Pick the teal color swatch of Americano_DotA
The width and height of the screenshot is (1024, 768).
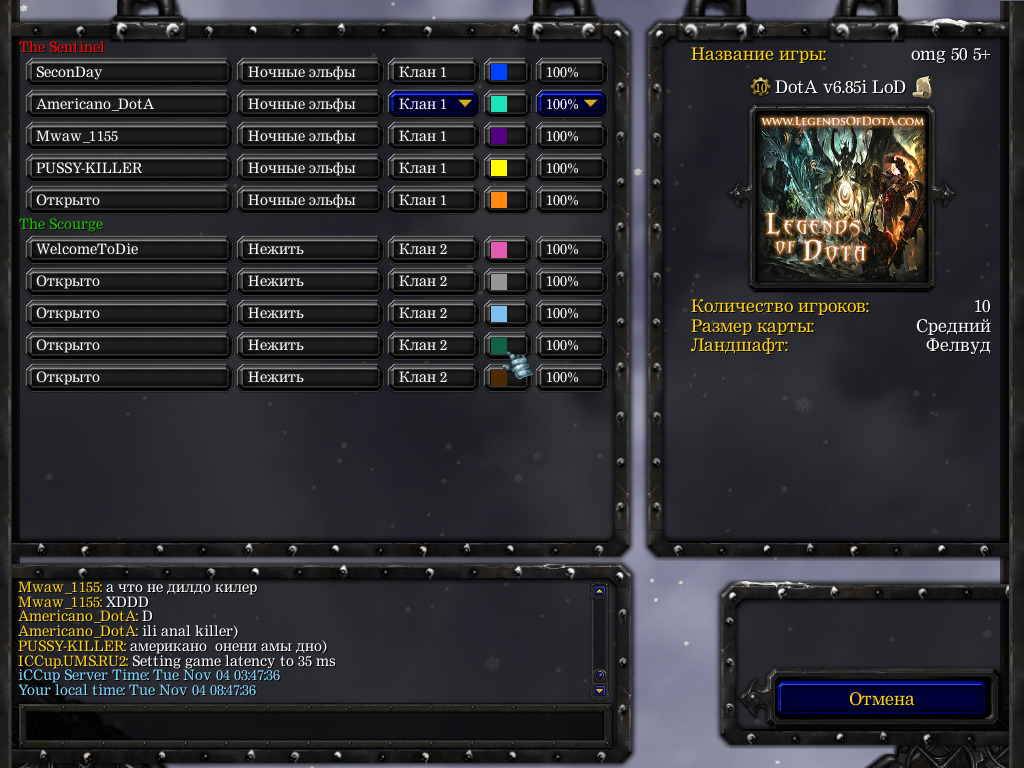coord(505,104)
